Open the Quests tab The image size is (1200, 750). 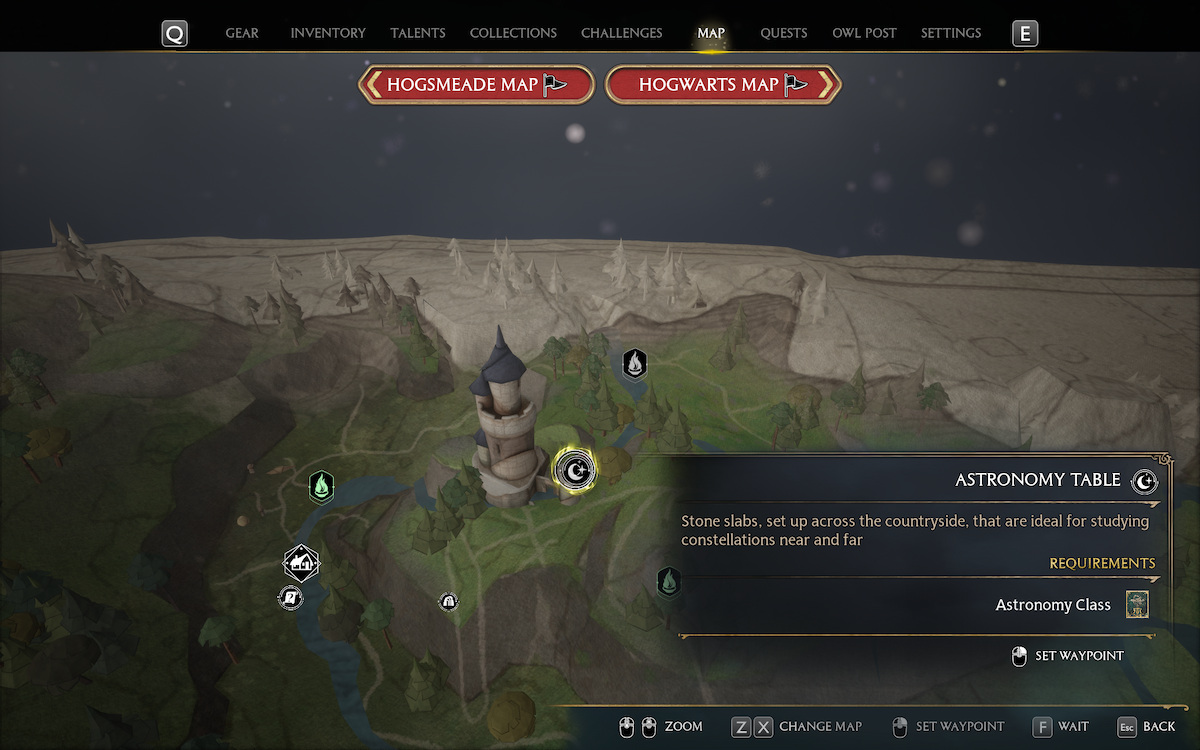pyautogui.click(x=784, y=33)
